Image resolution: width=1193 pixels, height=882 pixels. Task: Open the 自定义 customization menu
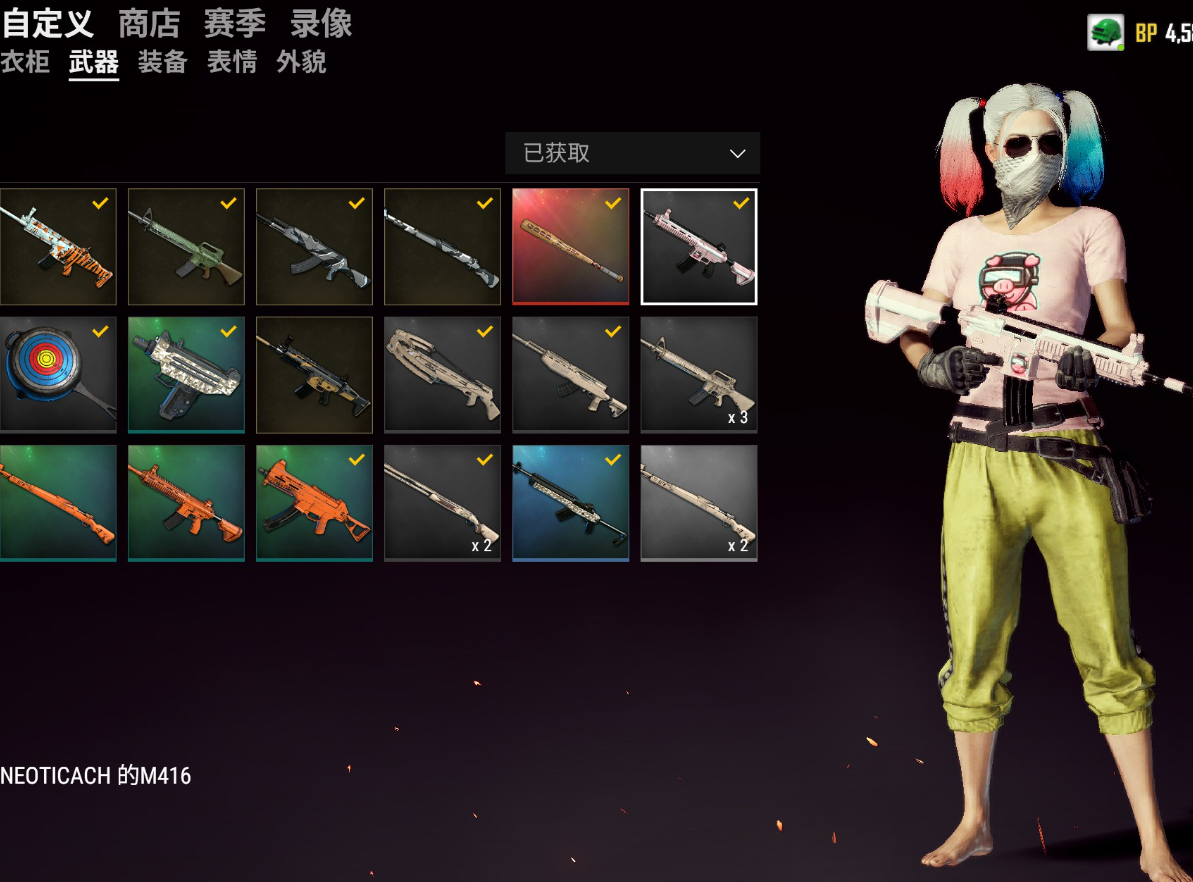click(46, 23)
